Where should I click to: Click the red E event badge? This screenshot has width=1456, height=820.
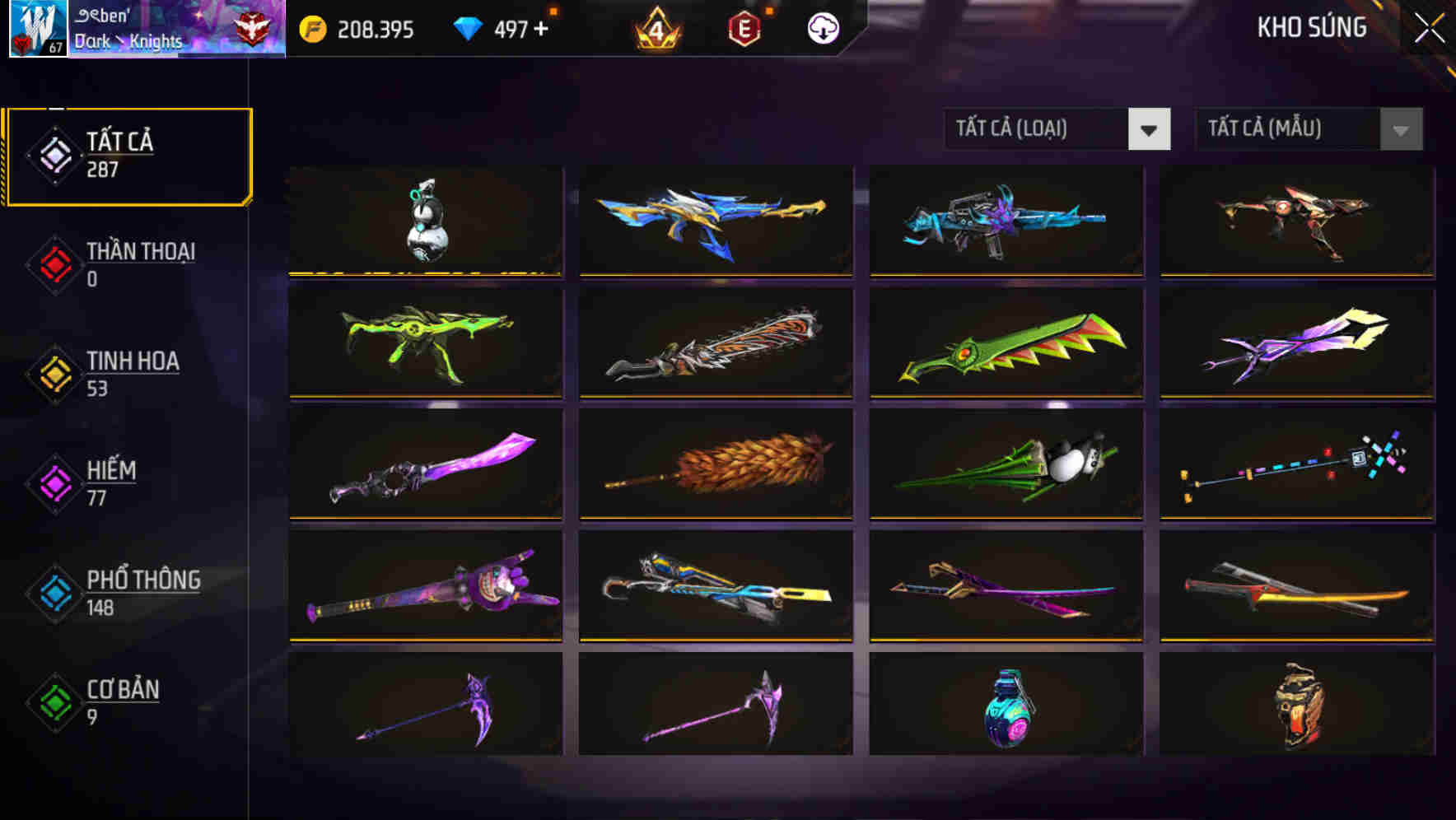point(744,27)
